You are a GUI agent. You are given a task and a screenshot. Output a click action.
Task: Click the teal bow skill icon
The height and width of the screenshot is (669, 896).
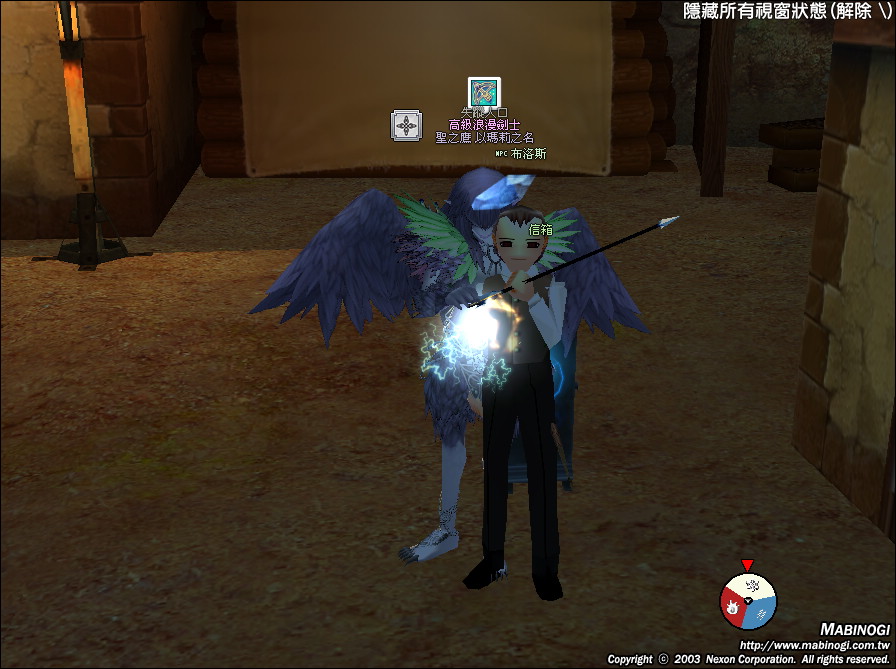tap(484, 92)
